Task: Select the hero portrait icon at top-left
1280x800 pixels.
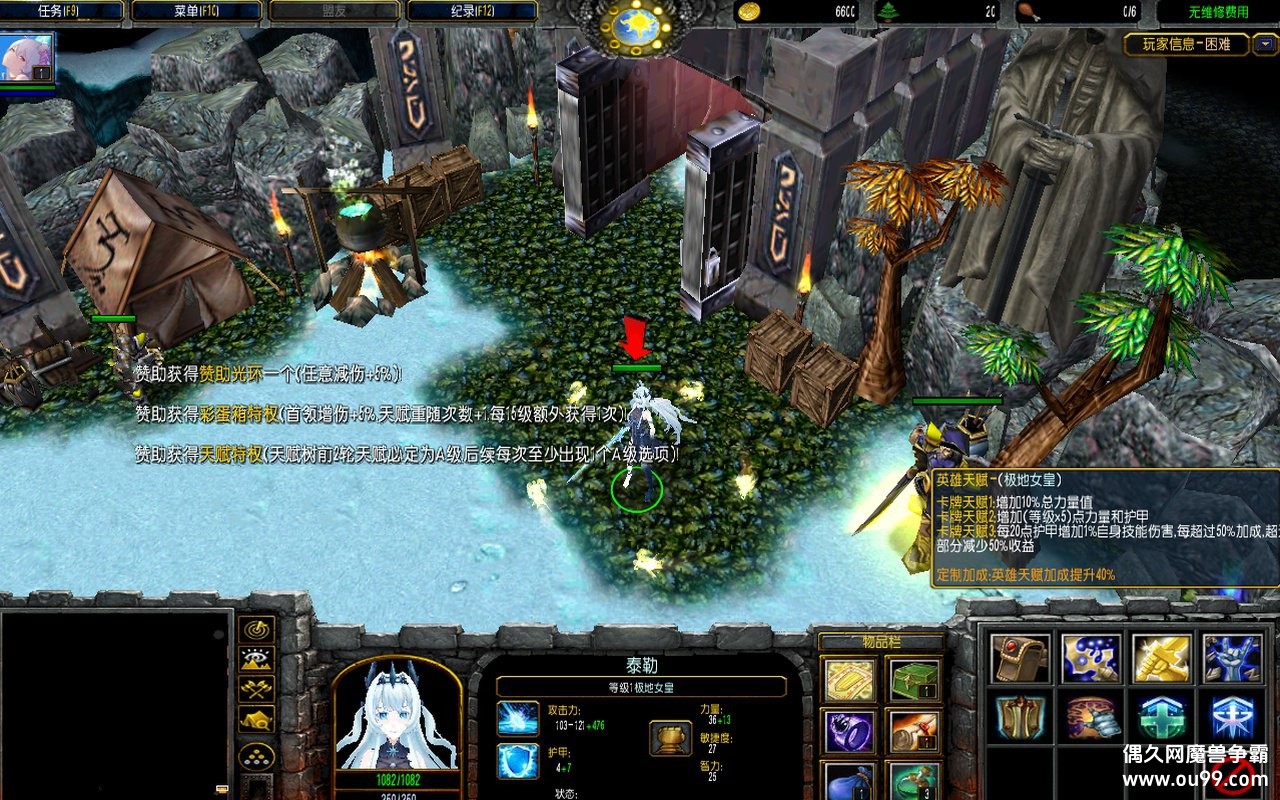Action: [x=27, y=58]
